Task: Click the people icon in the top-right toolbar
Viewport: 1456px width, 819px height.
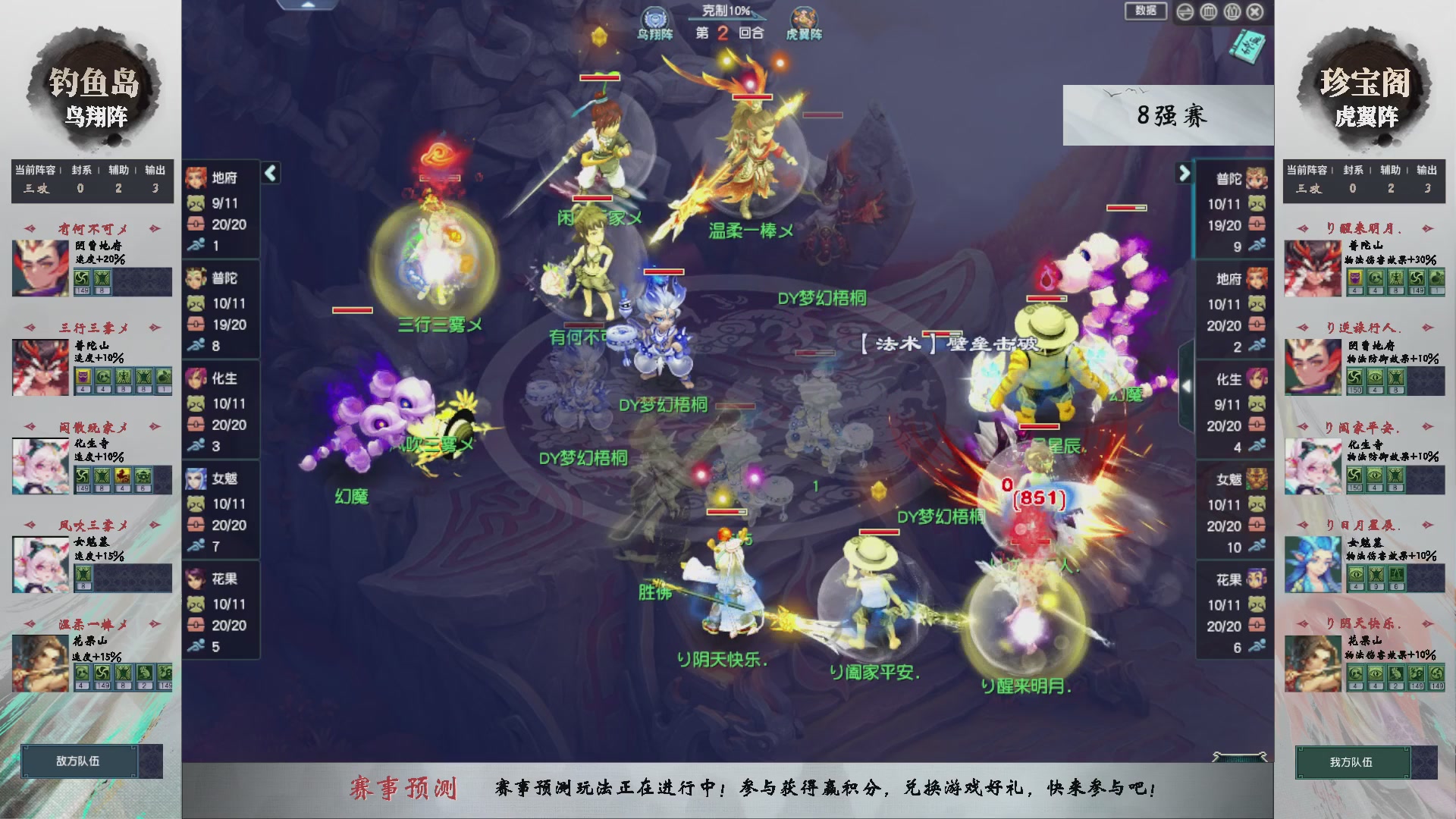Action: [1232, 12]
